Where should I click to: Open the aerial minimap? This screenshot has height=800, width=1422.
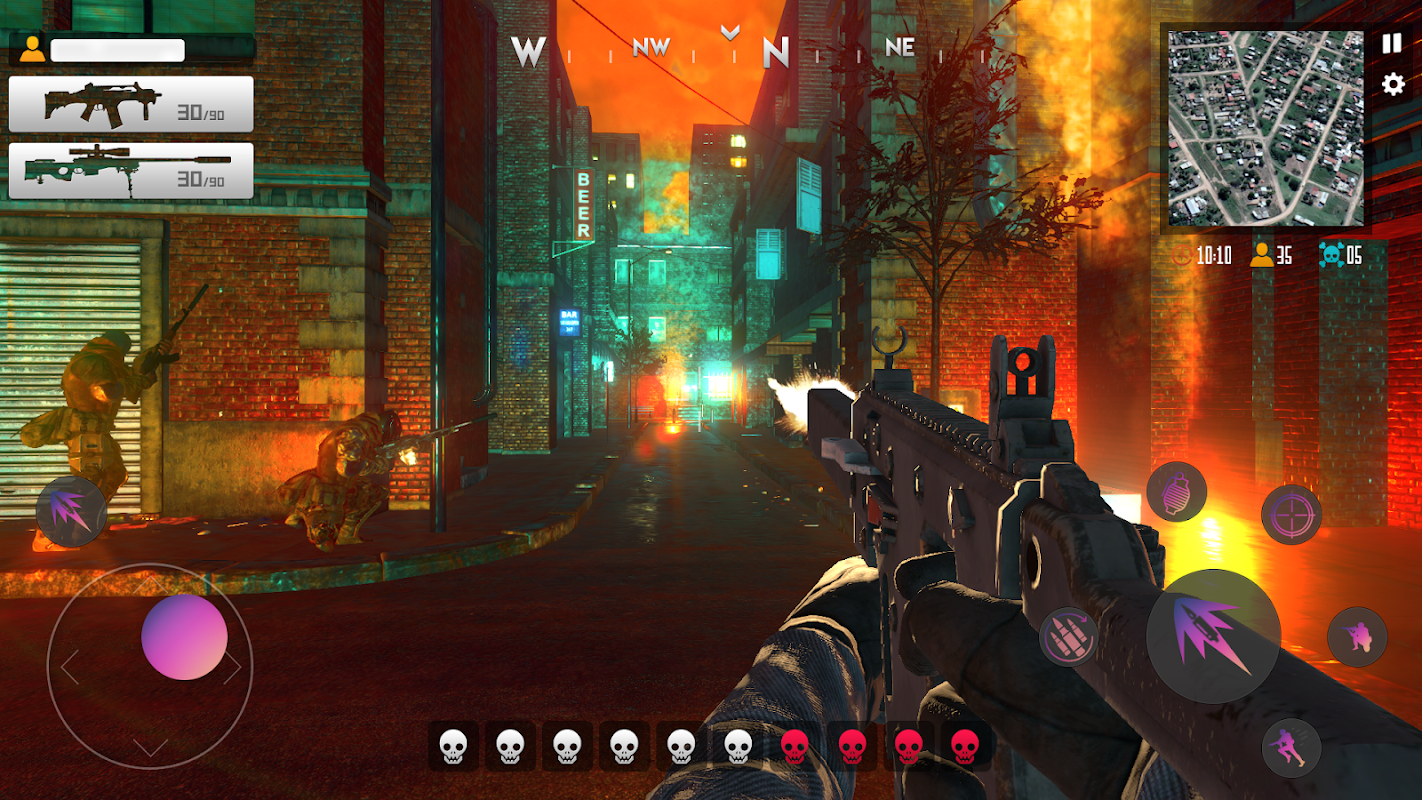coord(1265,128)
